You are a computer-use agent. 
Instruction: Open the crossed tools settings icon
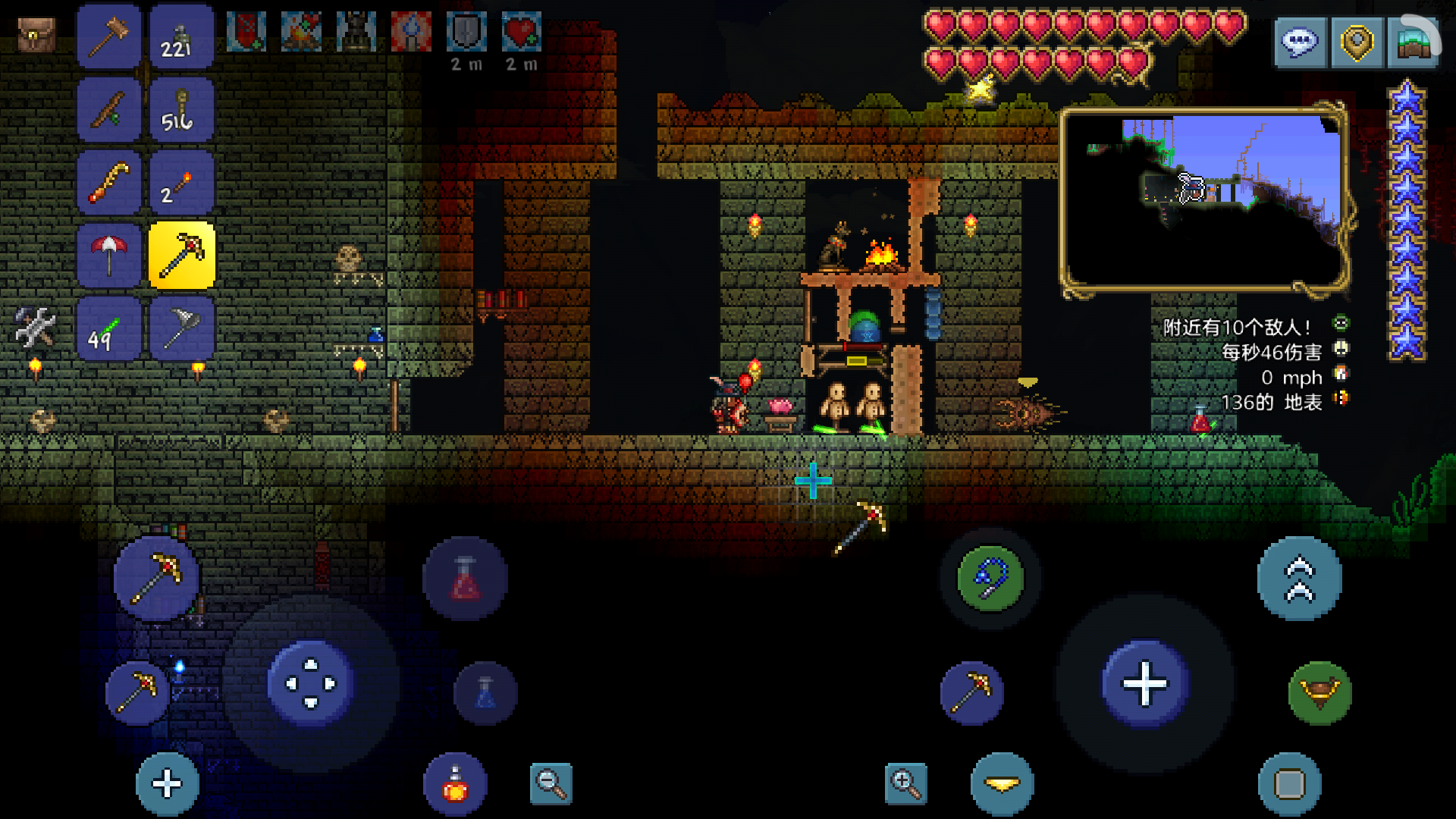[x=35, y=327]
